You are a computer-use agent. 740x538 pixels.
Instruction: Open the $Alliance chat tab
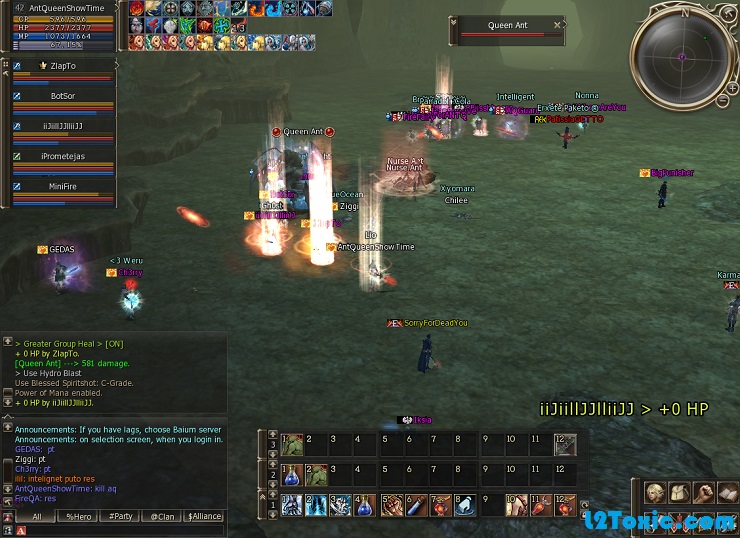tap(203, 516)
